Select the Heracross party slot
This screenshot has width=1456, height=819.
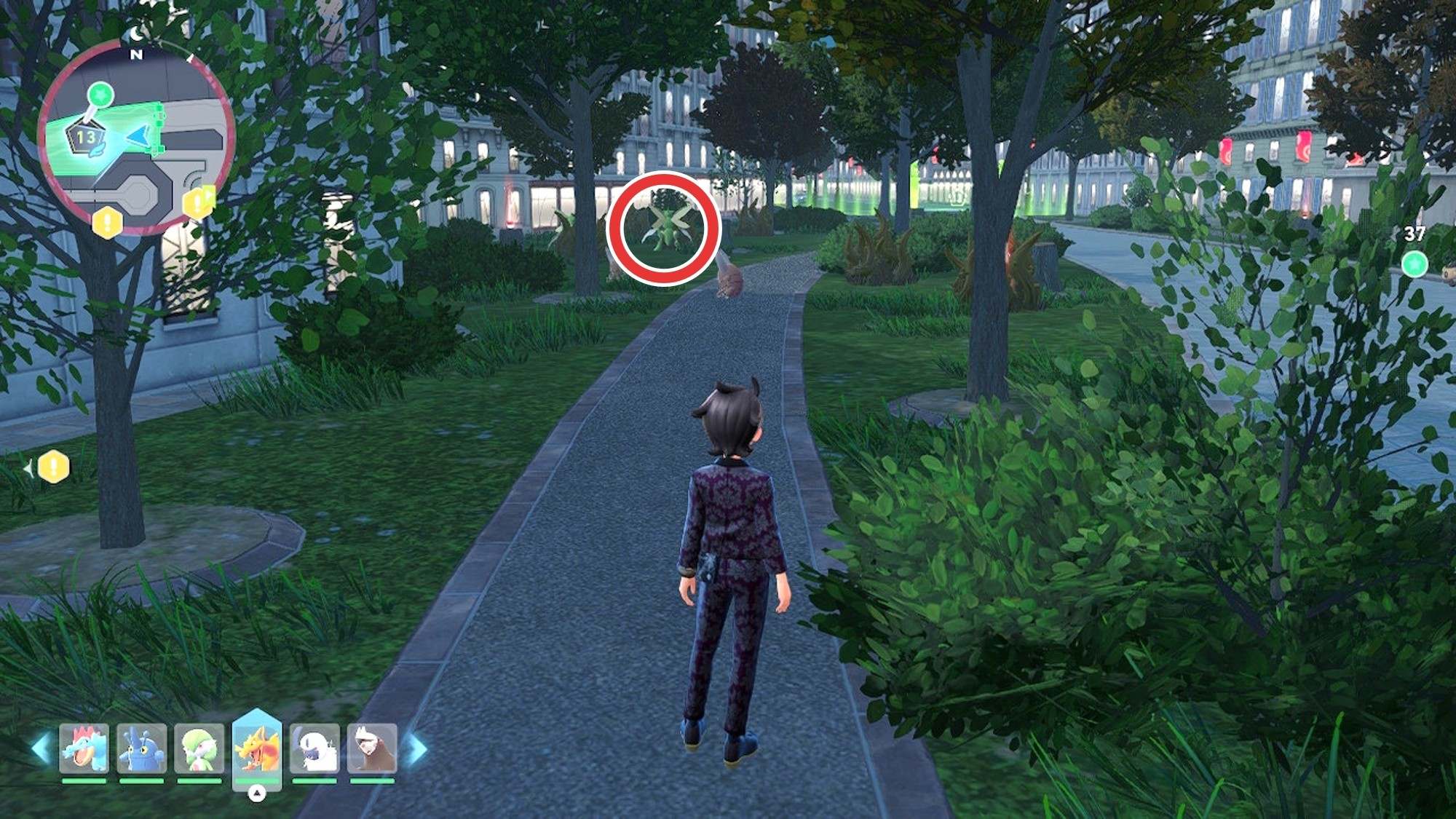tap(141, 748)
